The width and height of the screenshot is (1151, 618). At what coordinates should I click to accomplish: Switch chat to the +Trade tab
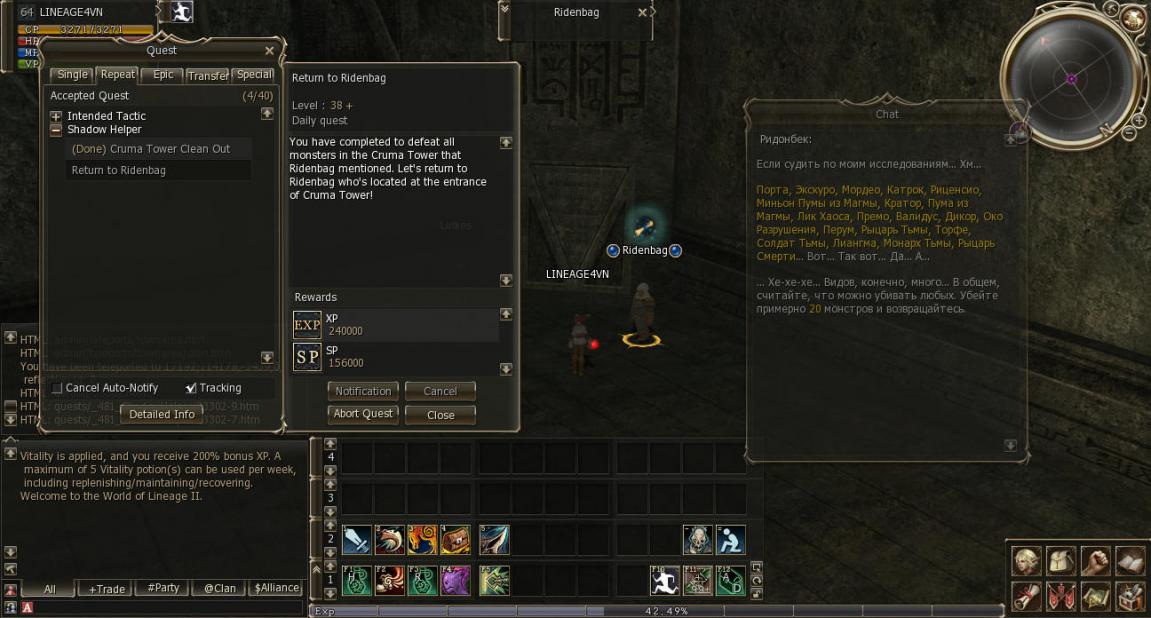tap(106, 589)
